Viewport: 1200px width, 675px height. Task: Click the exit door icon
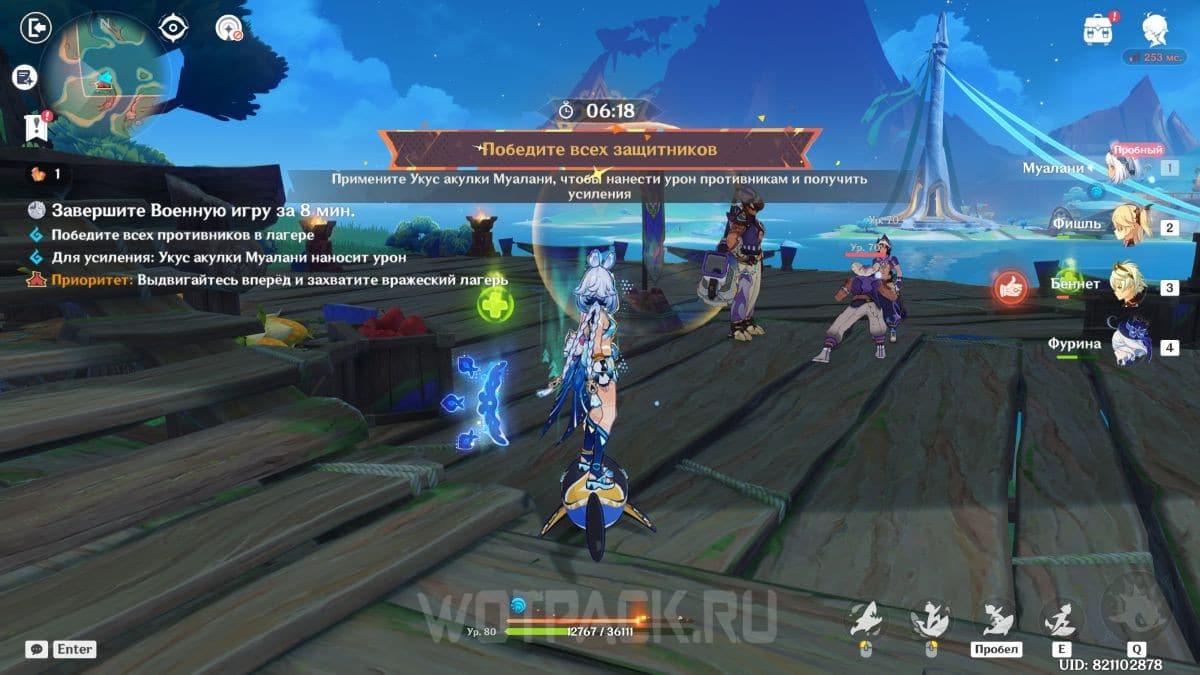click(36, 28)
